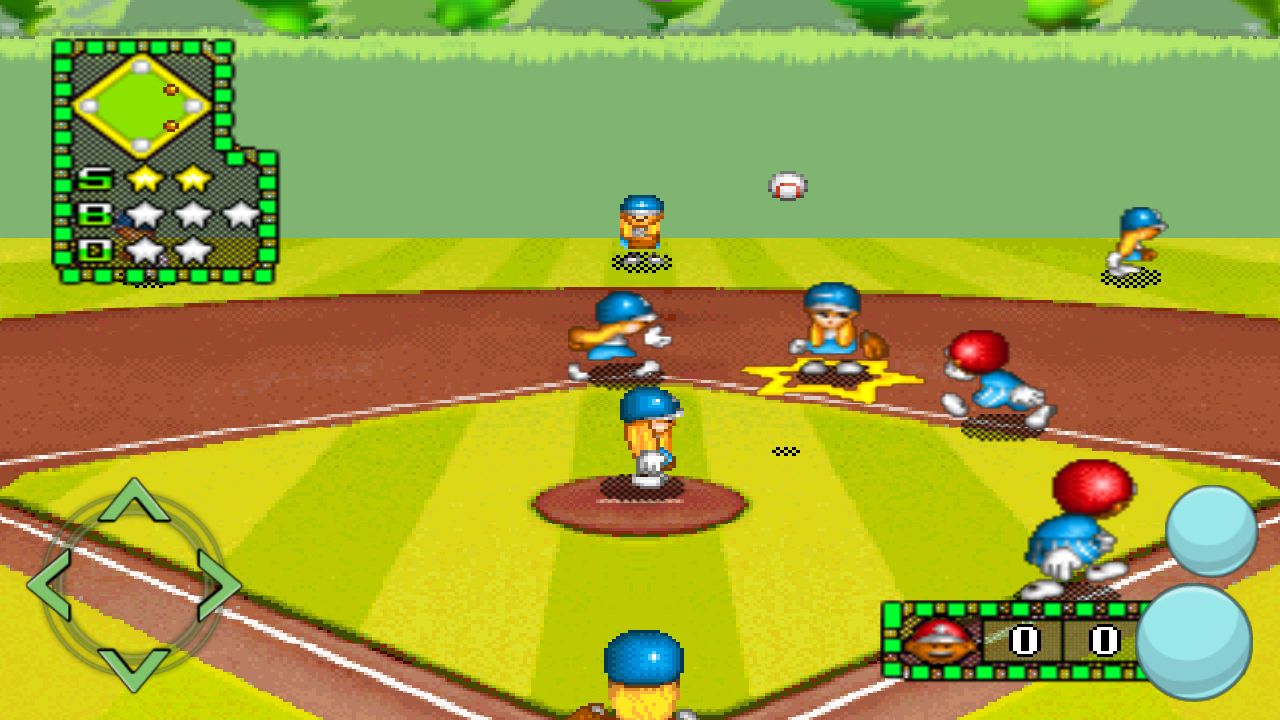Screen dimensions: 1280x720
Task: Toggle the second out star in the O row
Action: (x=193, y=248)
